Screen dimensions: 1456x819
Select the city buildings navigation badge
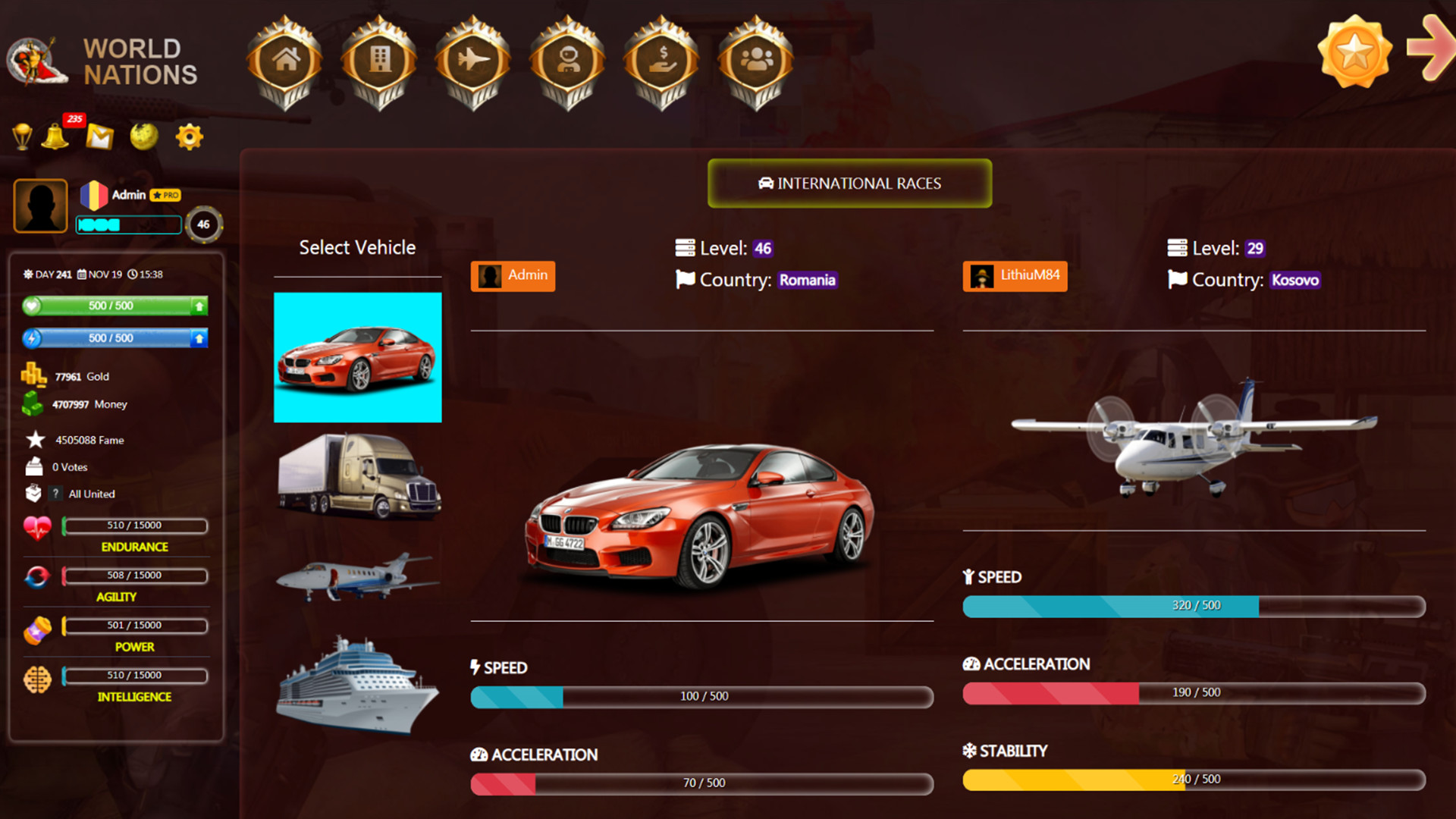coord(379,61)
